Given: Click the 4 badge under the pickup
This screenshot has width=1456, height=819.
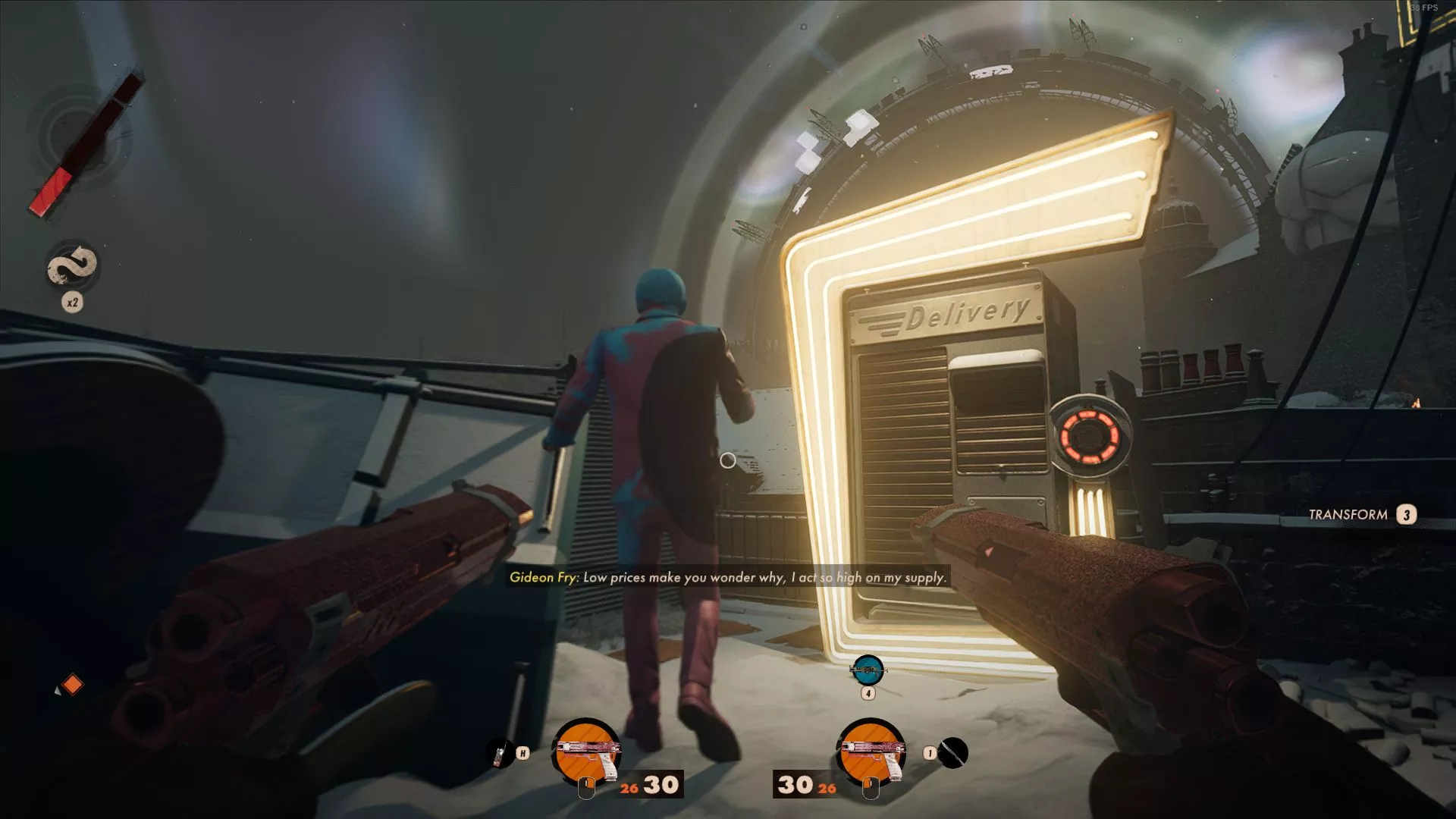Looking at the screenshot, I should 869,692.
